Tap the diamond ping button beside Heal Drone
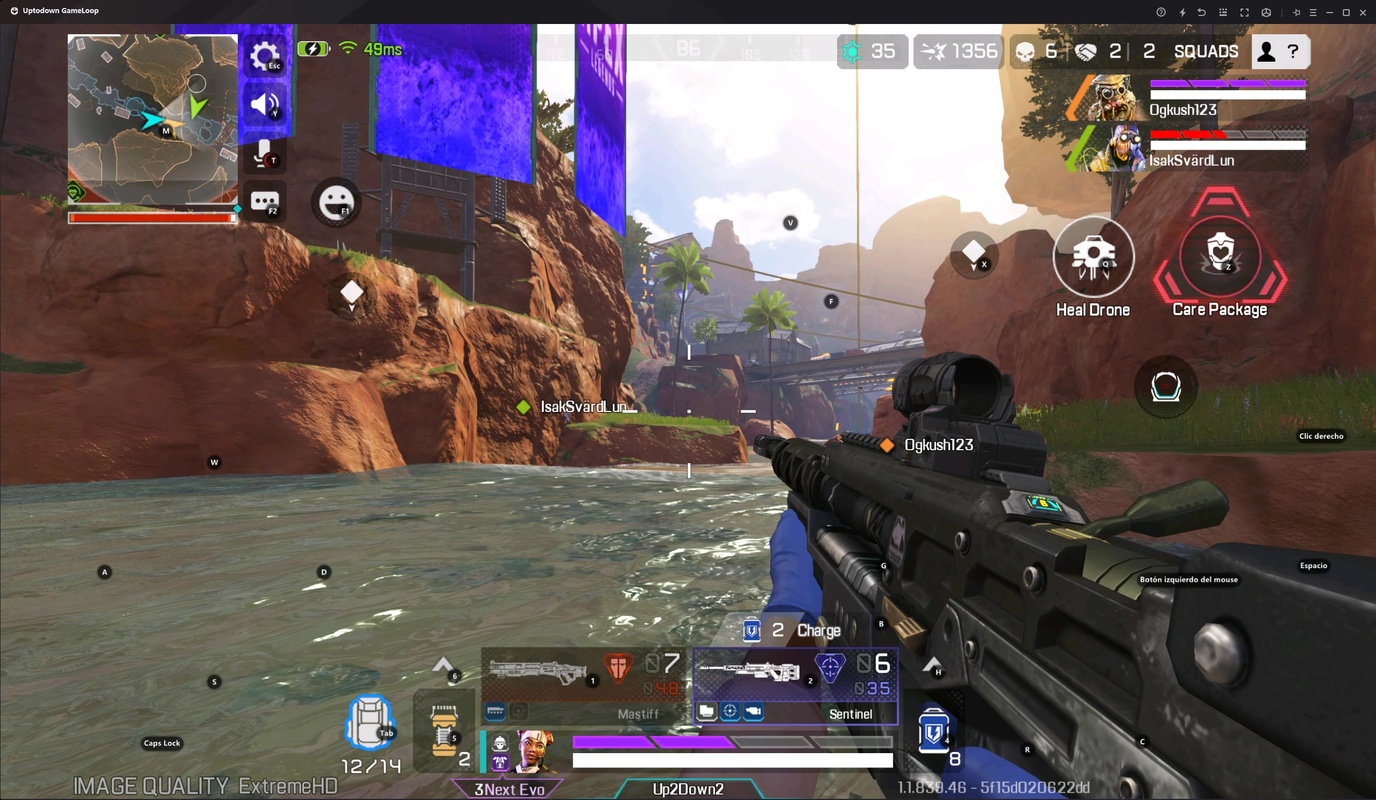The image size is (1376, 800). click(x=973, y=254)
